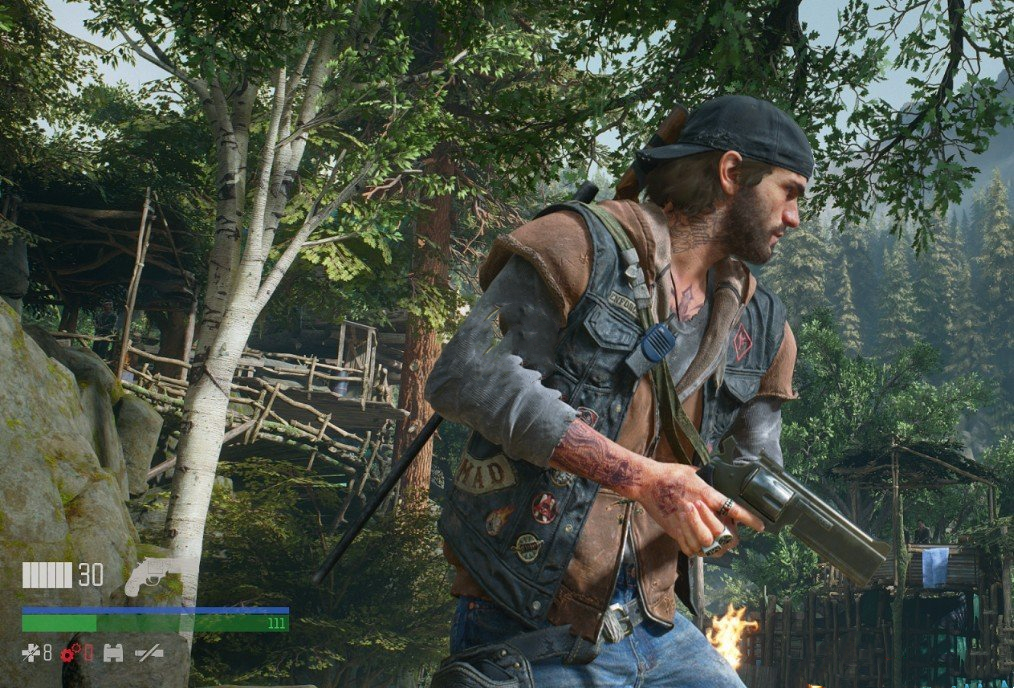This screenshot has height=688, width=1014.
Task: Click the slashed bar icon in the HUD
Action: click(x=149, y=653)
